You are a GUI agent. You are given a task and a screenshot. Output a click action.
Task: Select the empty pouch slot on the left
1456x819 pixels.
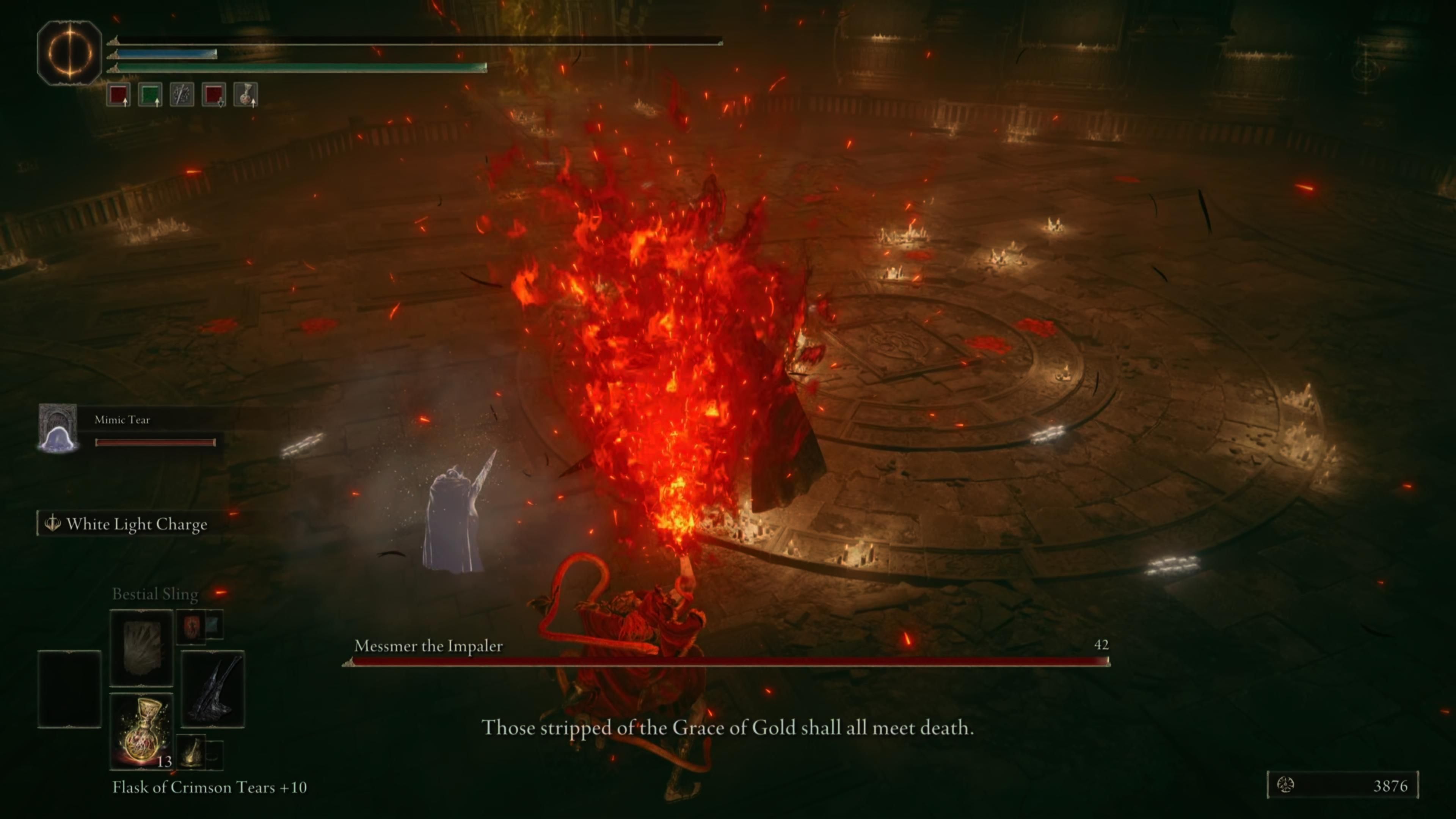click(x=69, y=690)
